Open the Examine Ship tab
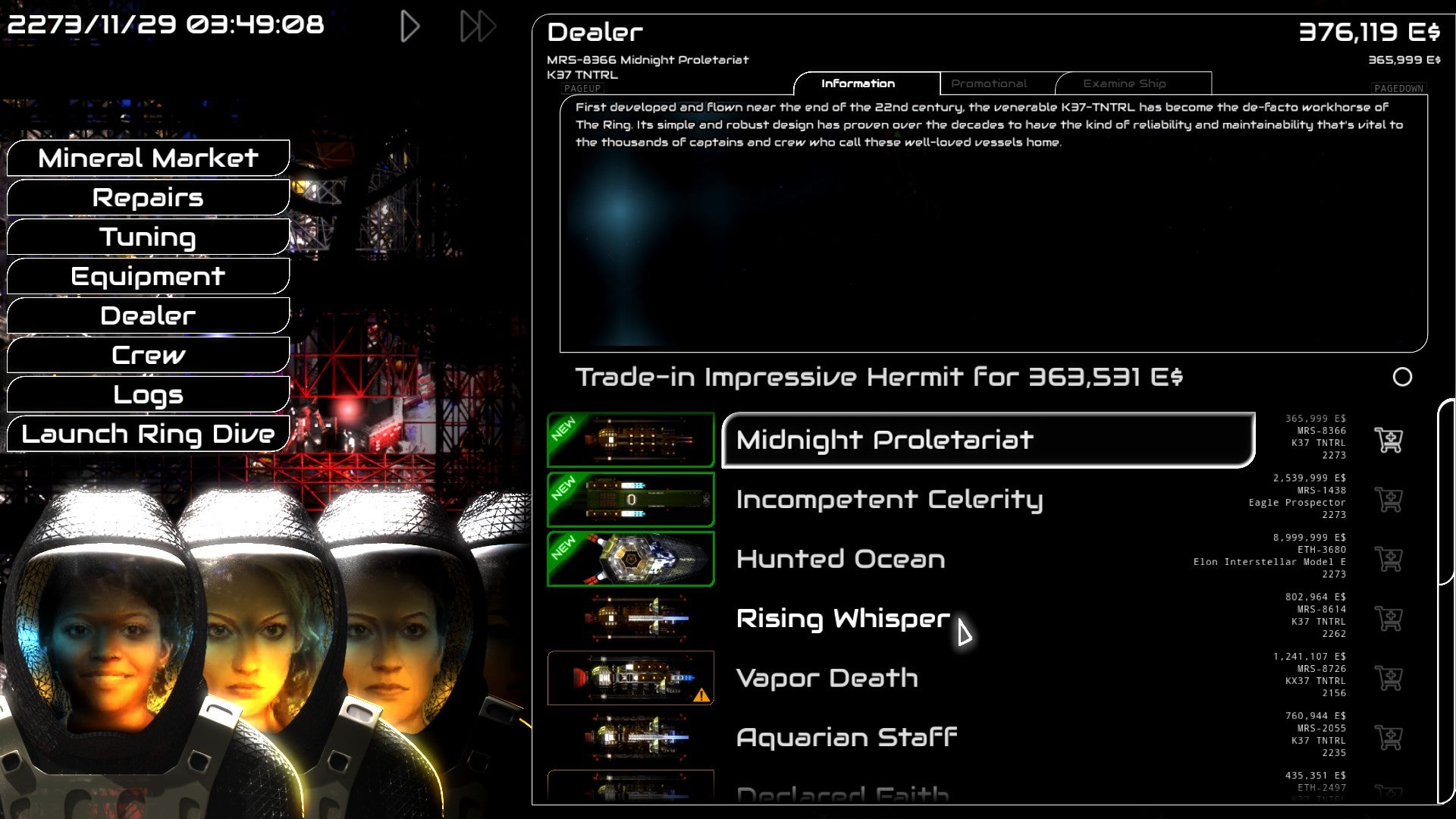This screenshot has width=1456, height=819. pyautogui.click(x=1125, y=83)
